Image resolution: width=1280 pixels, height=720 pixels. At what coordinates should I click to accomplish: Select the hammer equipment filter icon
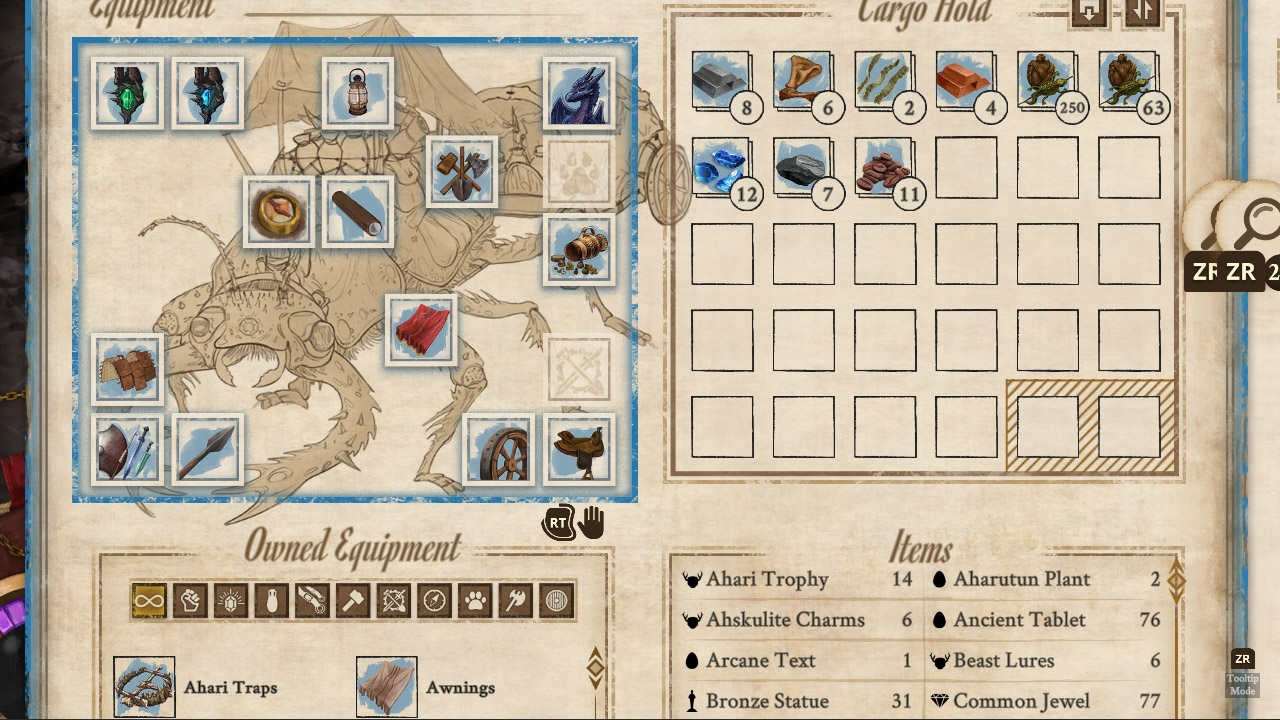point(354,600)
